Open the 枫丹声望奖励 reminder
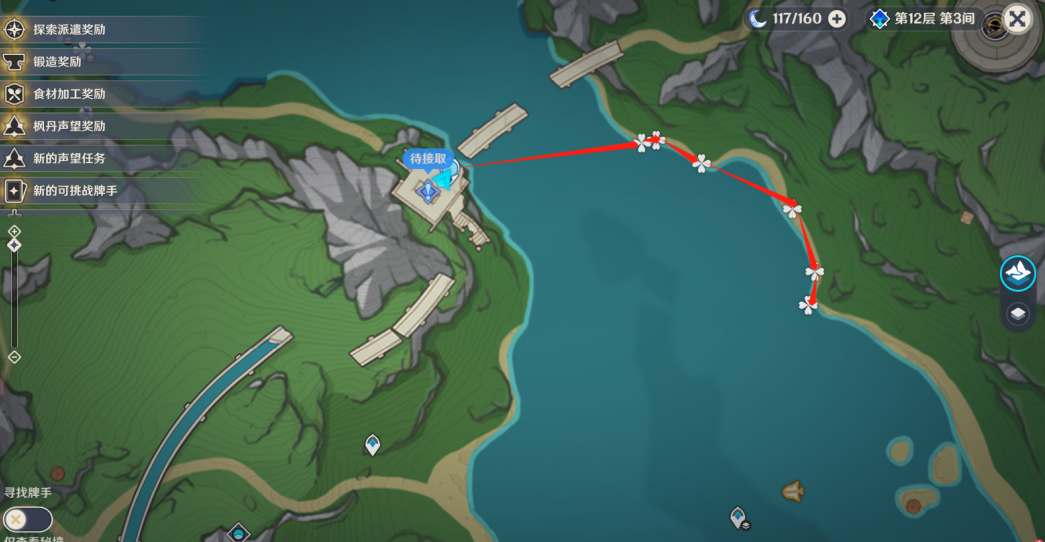 (x=70, y=127)
